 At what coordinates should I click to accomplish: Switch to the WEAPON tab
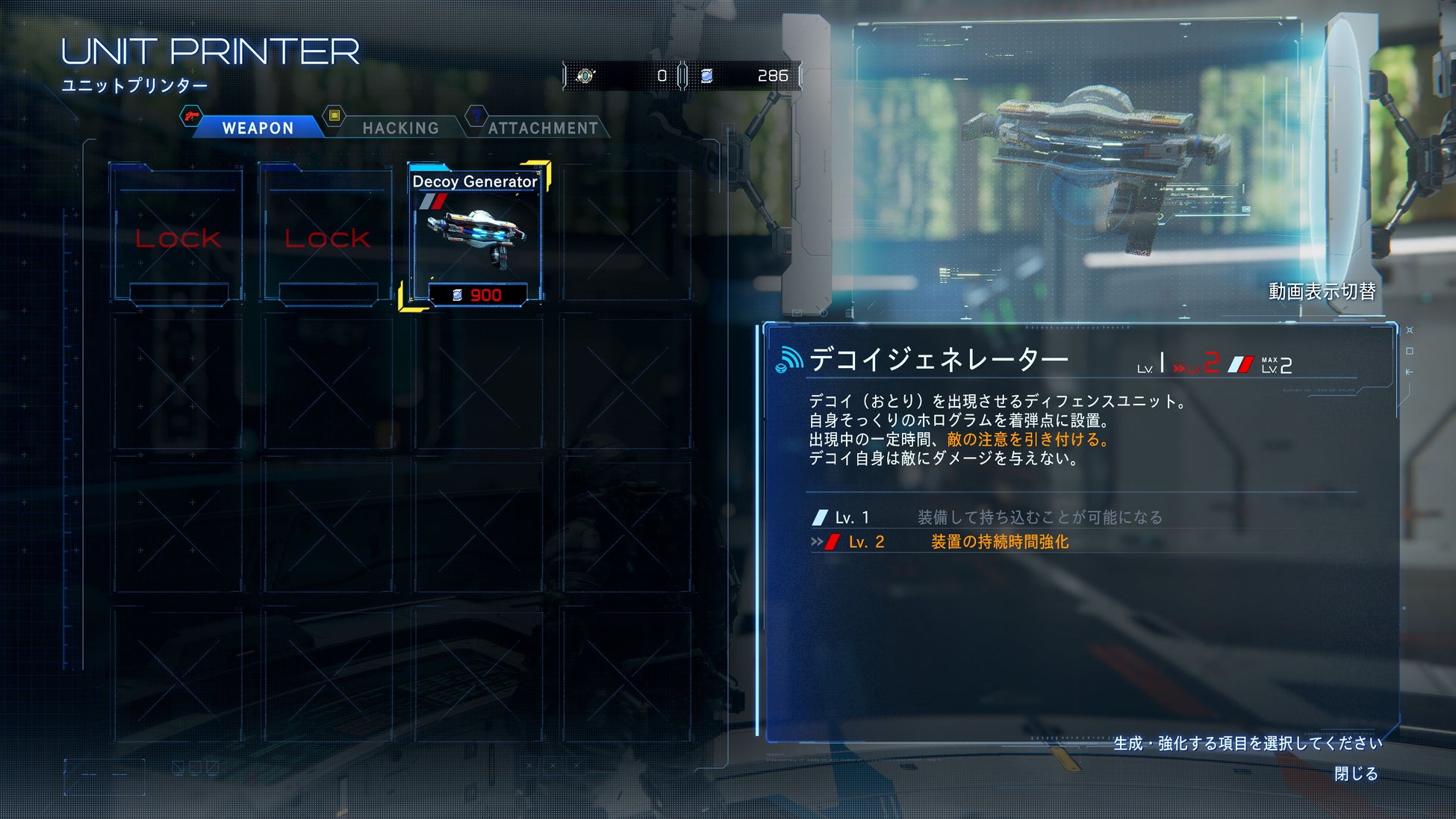pos(258,128)
